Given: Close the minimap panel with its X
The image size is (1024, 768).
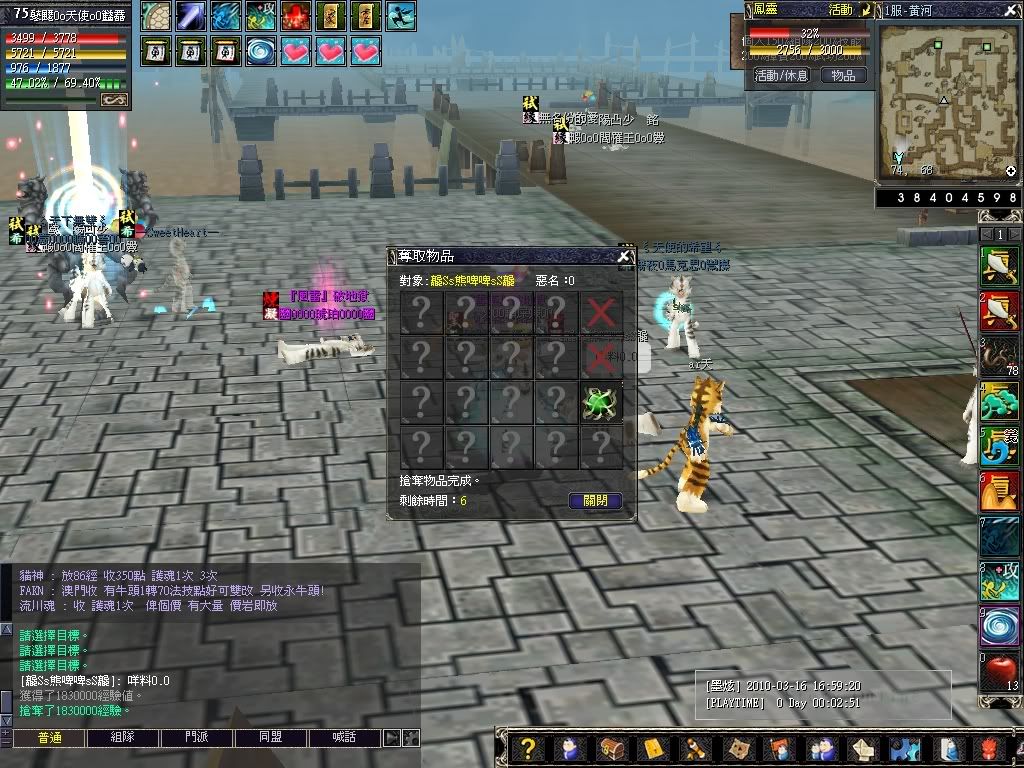Looking at the screenshot, I should click(1012, 9).
